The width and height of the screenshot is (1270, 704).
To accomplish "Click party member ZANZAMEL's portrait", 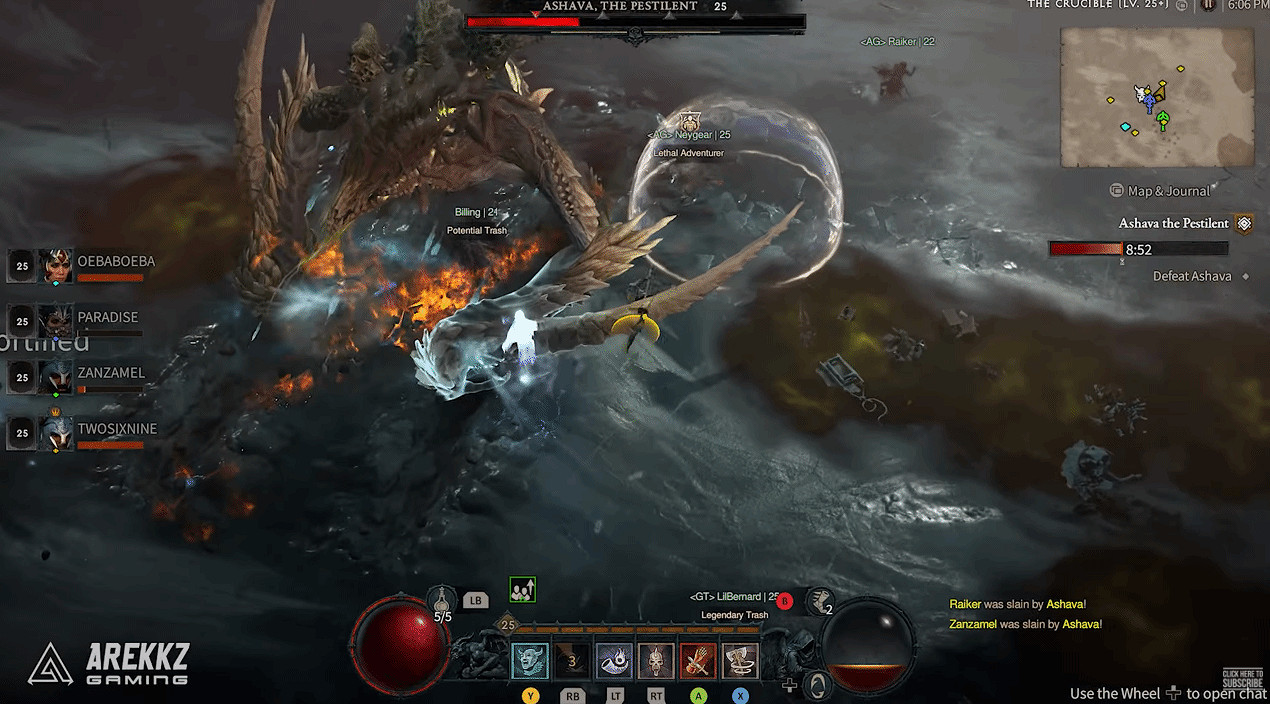I will click(56, 377).
